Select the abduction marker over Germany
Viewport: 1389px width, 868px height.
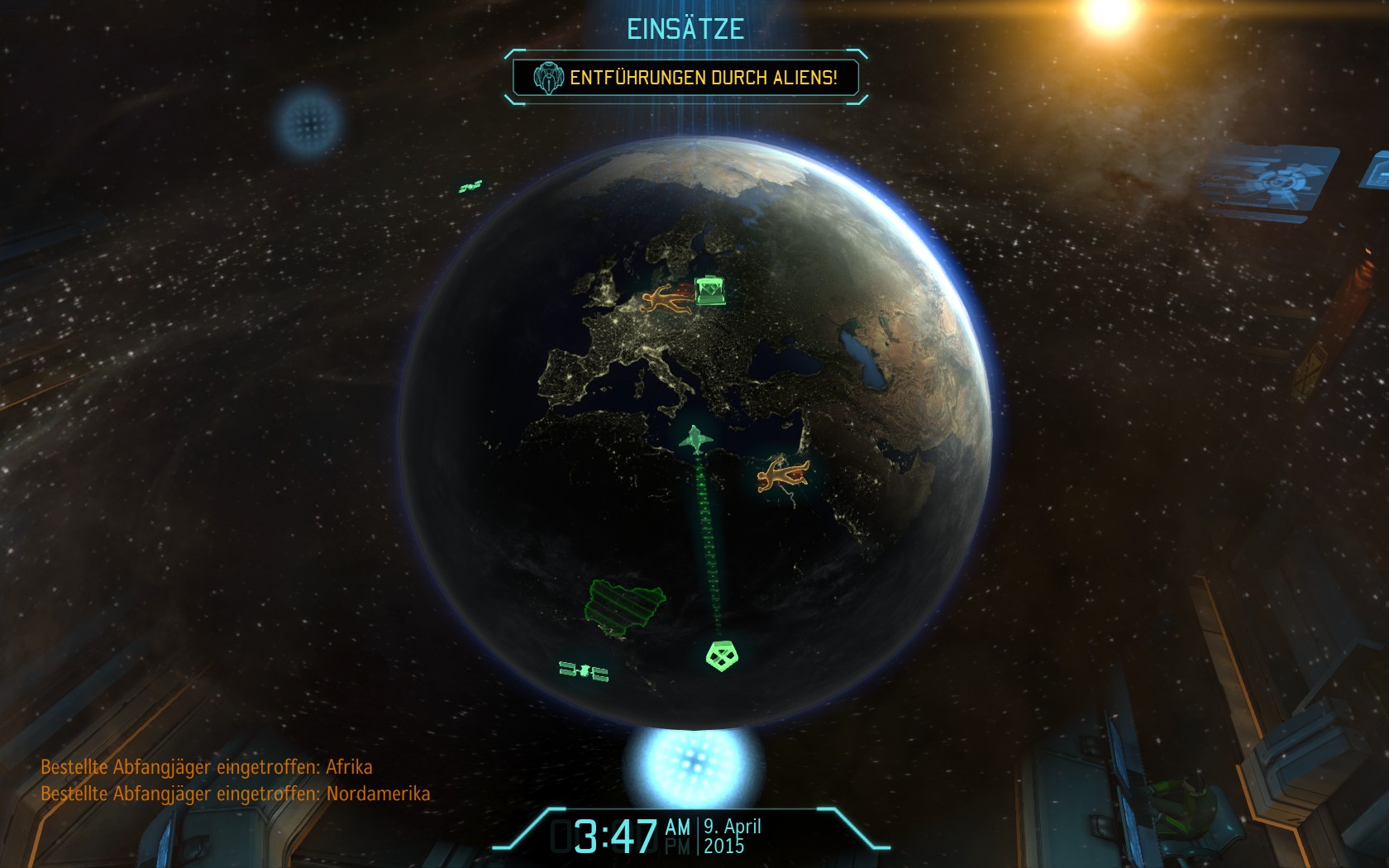pos(665,300)
